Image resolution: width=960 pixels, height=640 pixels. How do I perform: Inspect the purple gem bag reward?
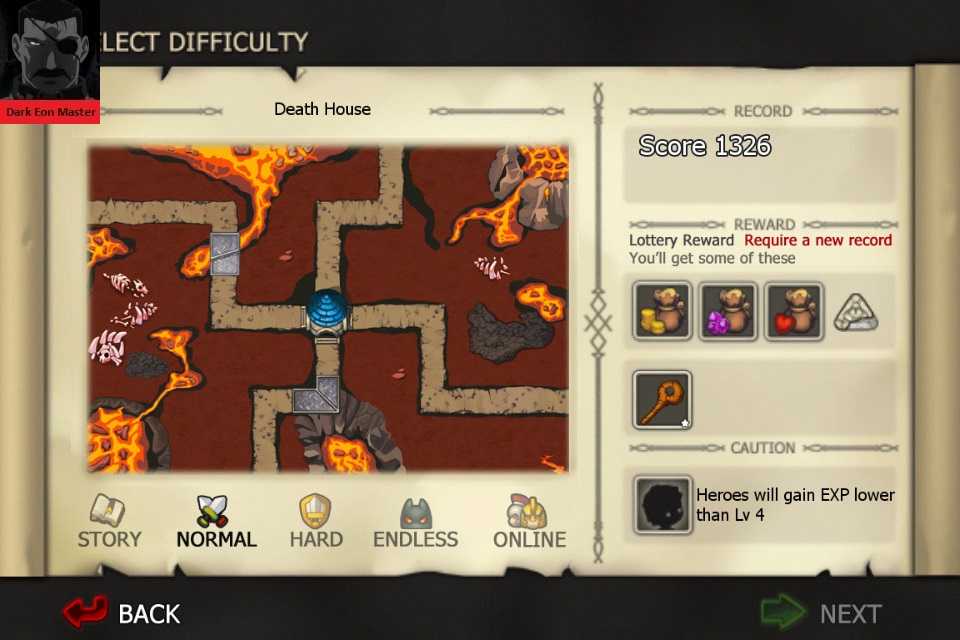tap(728, 311)
